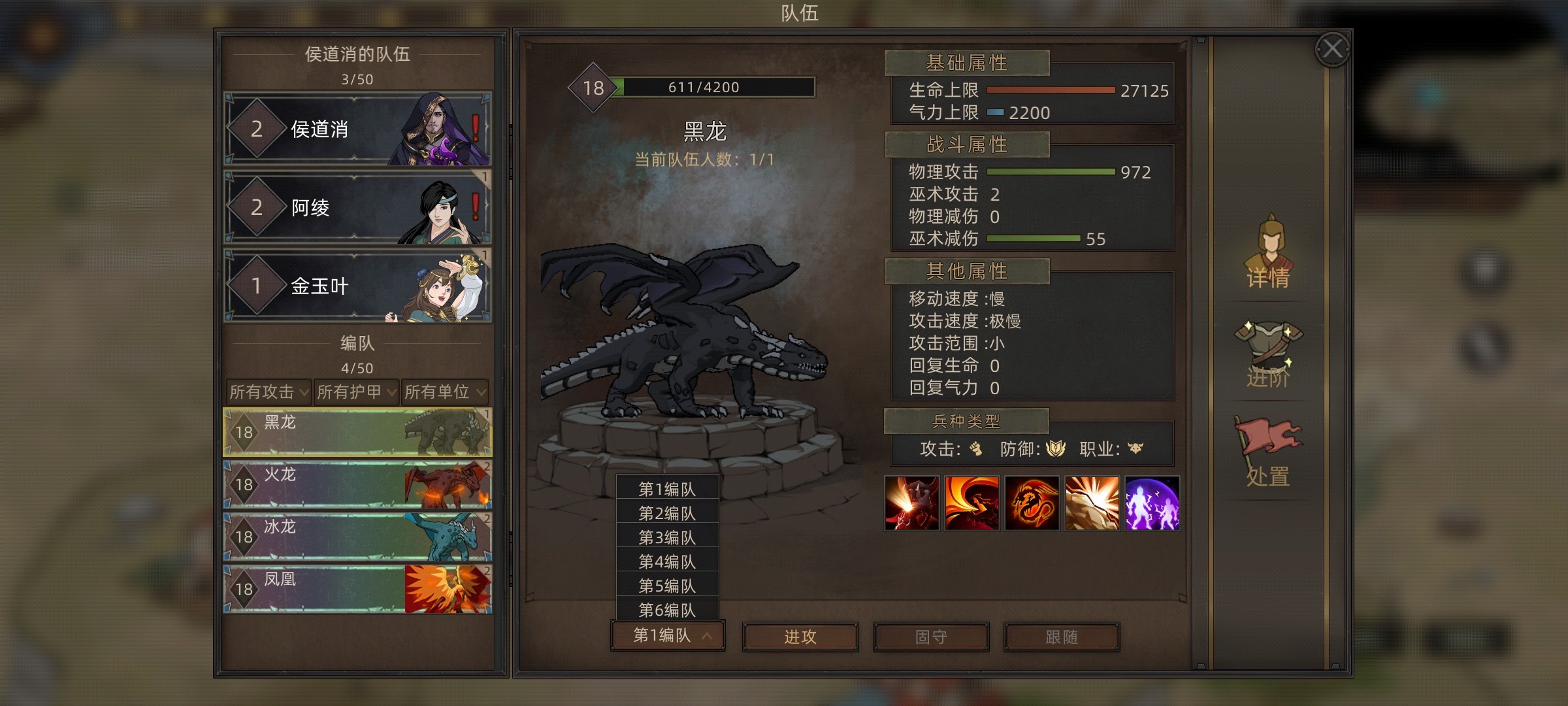Close the team panel

(1332, 49)
